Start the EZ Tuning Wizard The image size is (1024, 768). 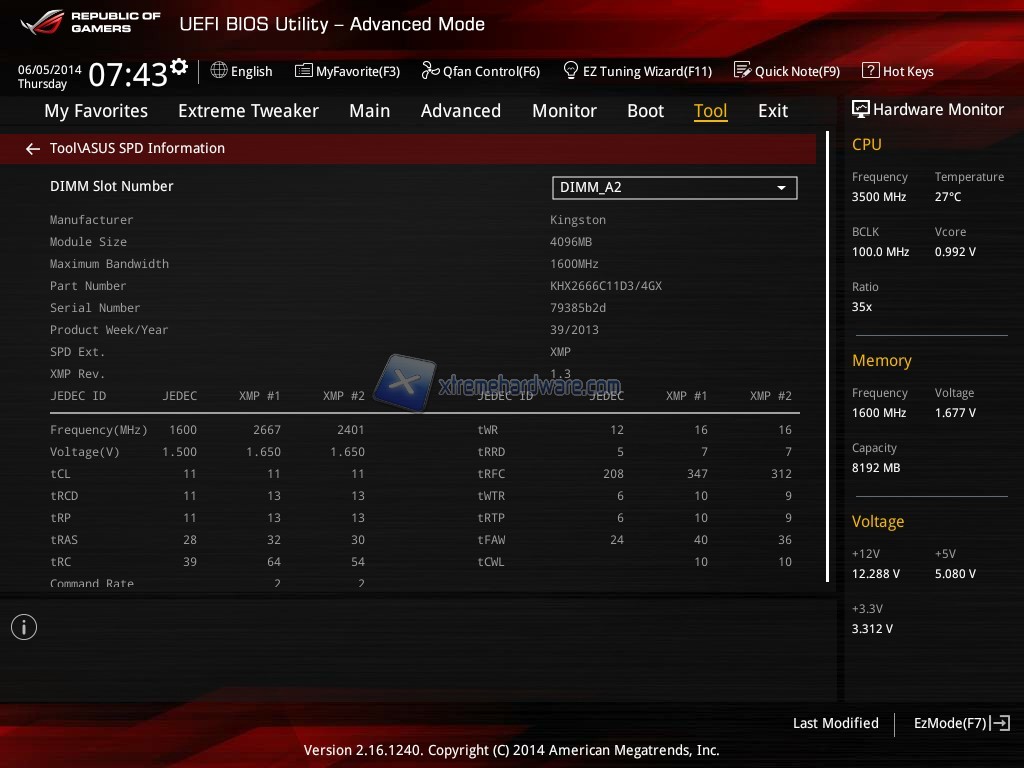coord(638,71)
